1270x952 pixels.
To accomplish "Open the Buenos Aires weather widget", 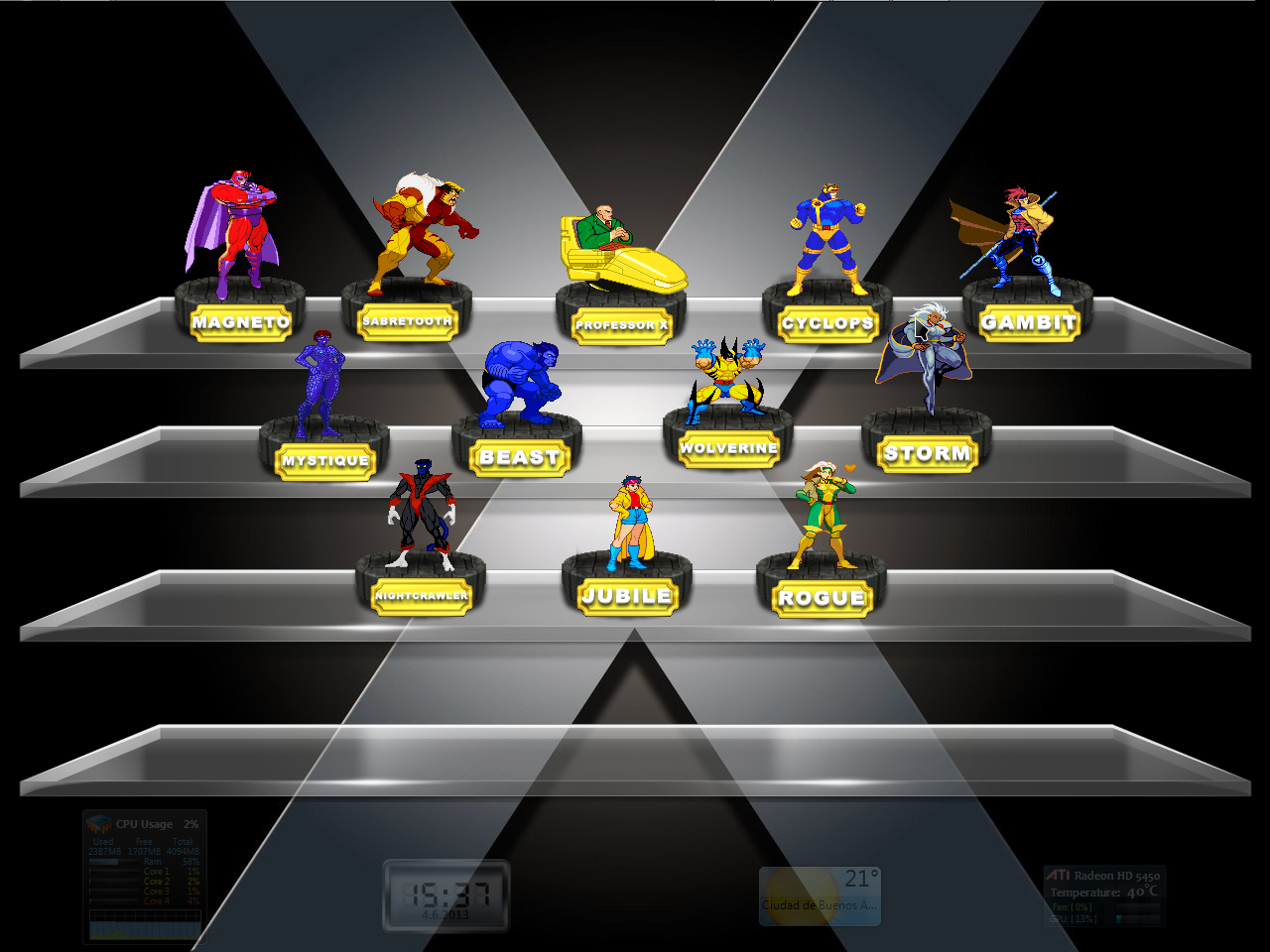I will (820, 892).
